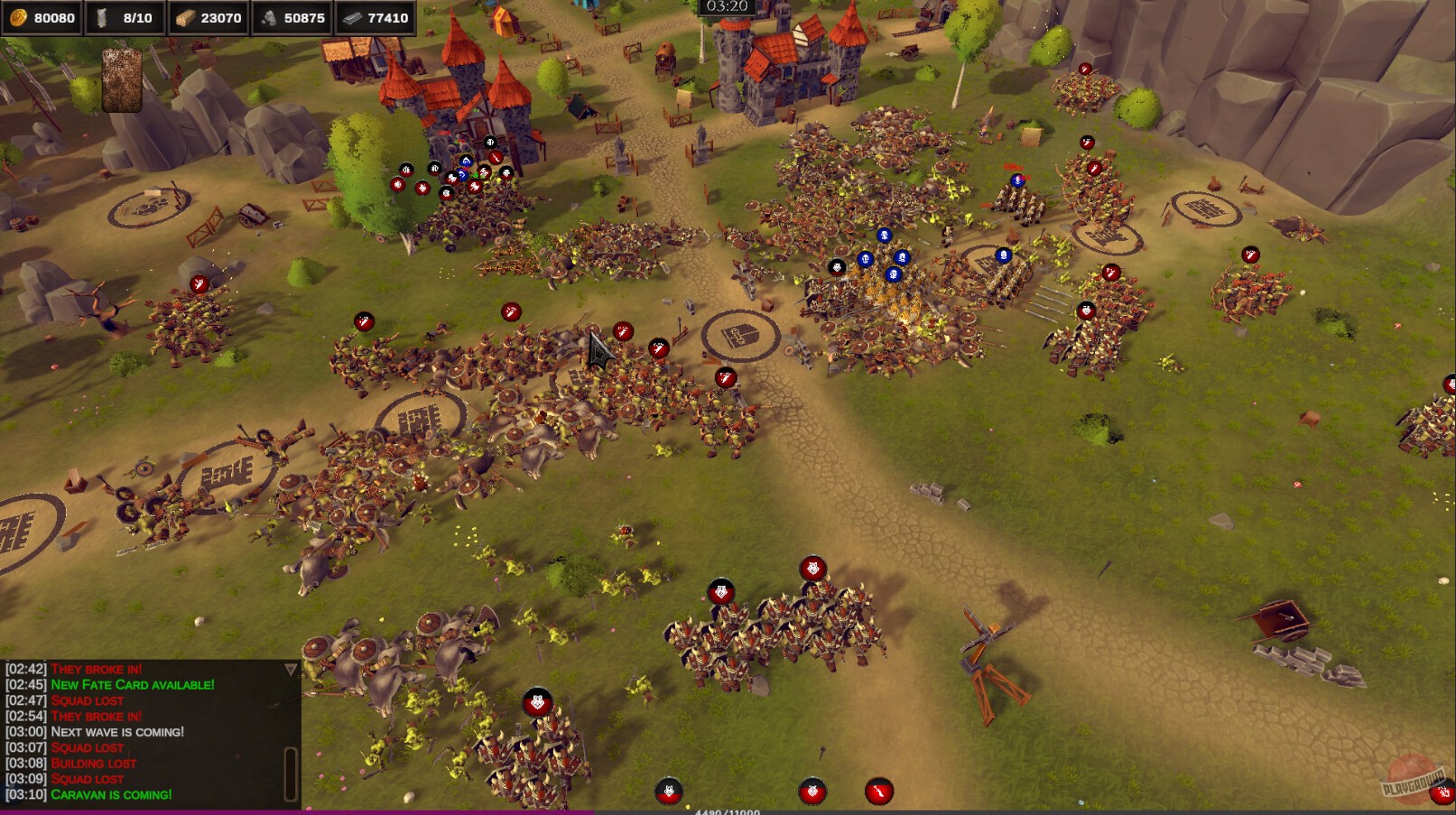Click the gold coin resource icon
Viewport: 1456px width, 815px height.
(x=18, y=14)
